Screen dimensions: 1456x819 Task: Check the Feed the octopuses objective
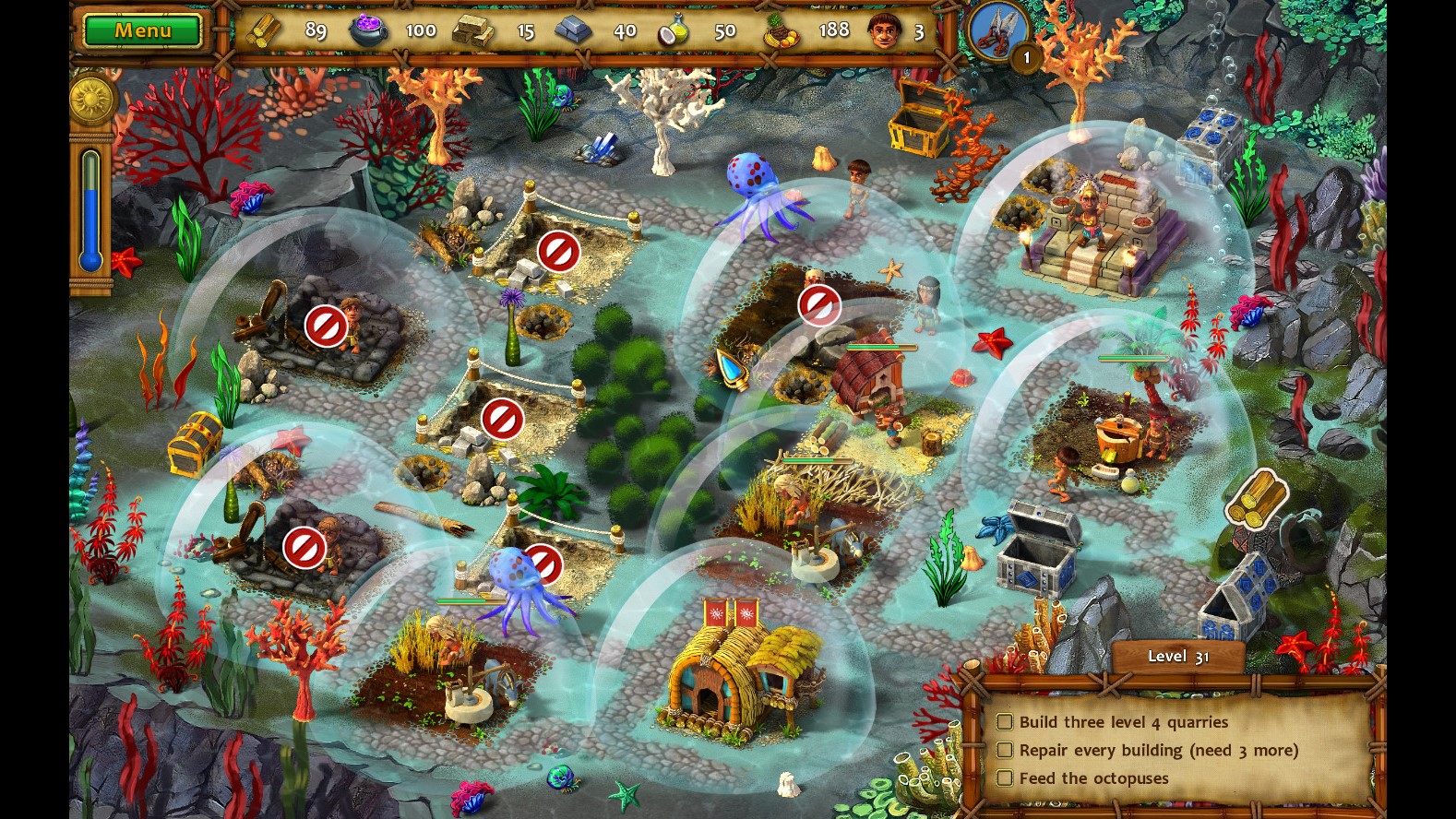pyautogui.click(x=1006, y=777)
